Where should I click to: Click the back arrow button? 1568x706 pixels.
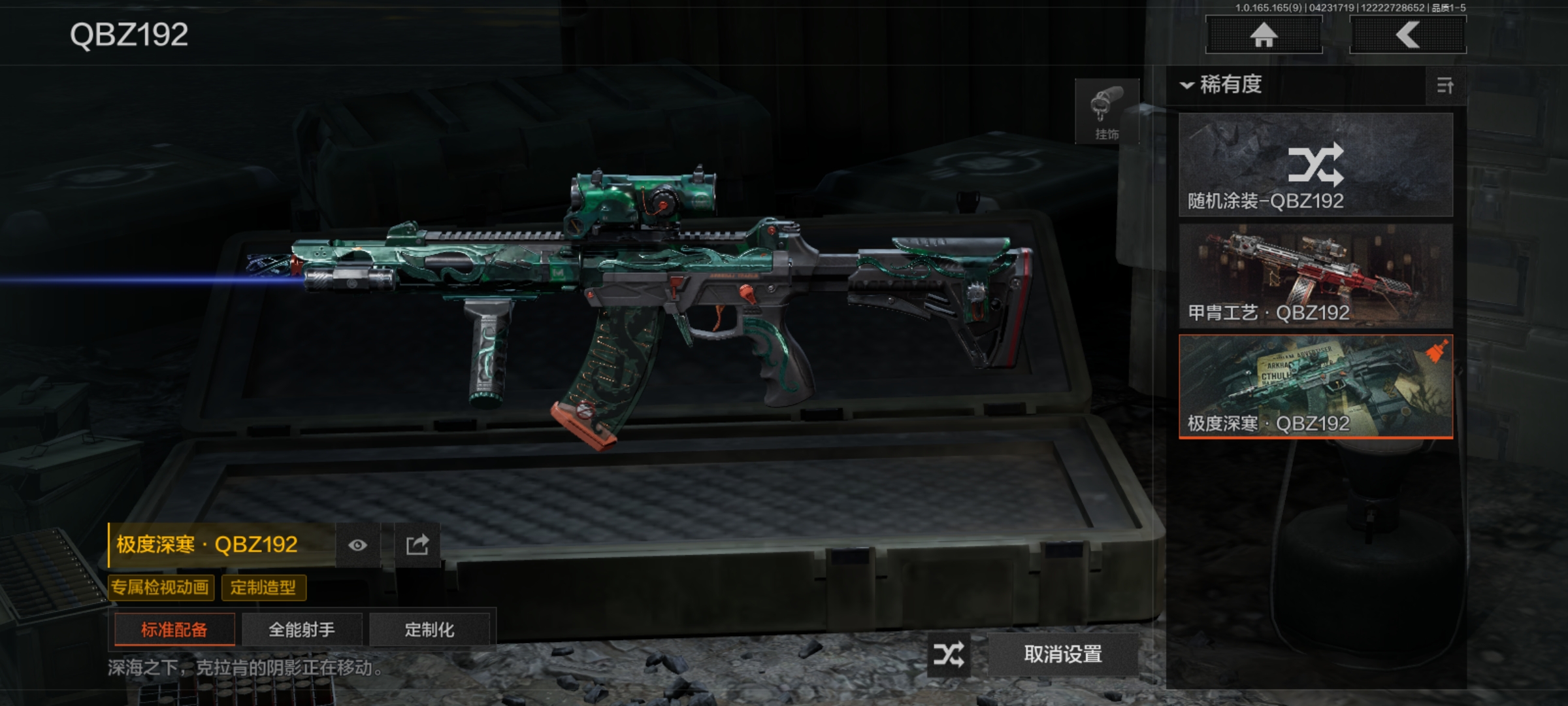coord(1407,35)
